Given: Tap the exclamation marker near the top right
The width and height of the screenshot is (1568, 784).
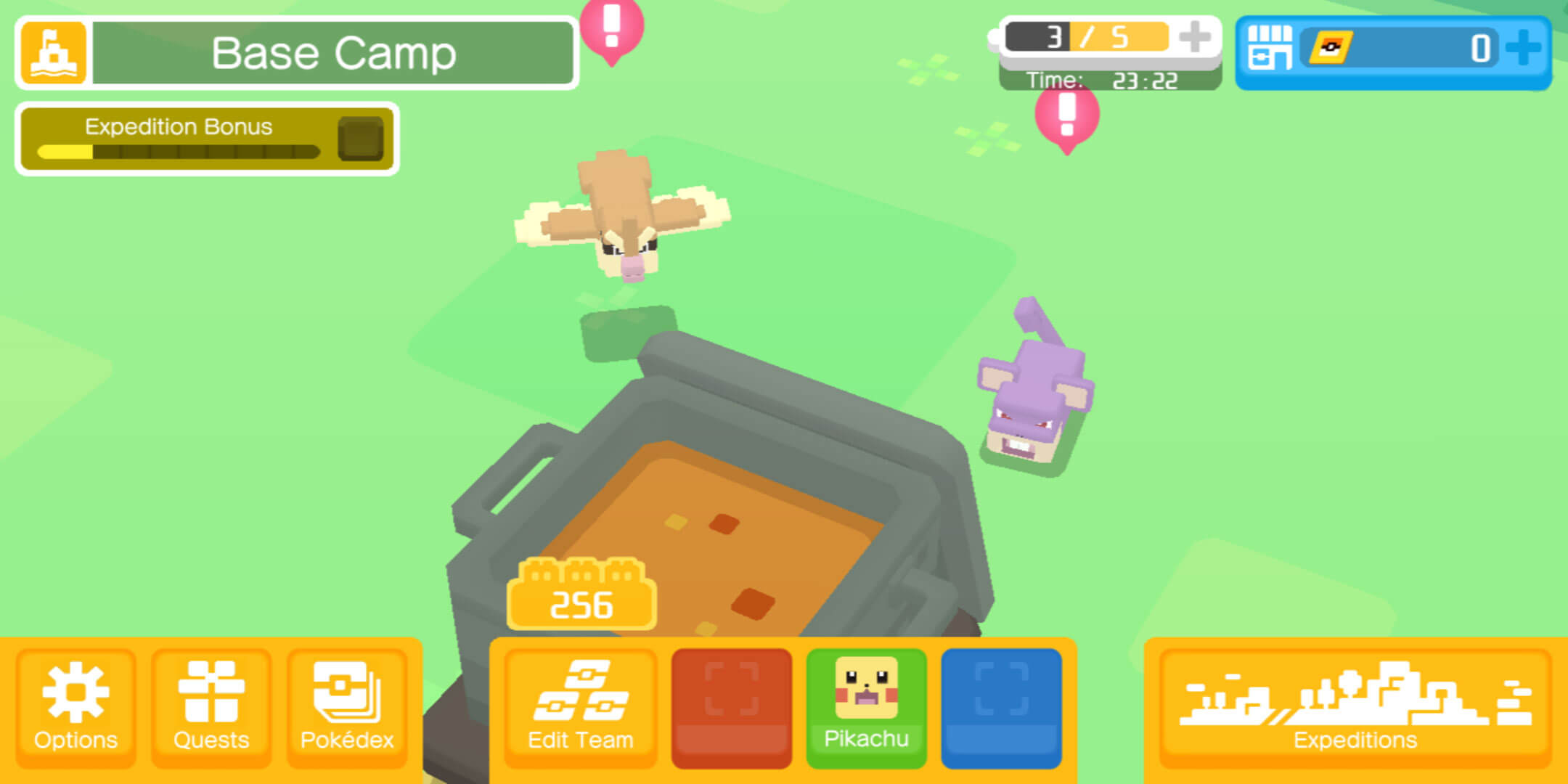Looking at the screenshot, I should pyautogui.click(x=1066, y=116).
